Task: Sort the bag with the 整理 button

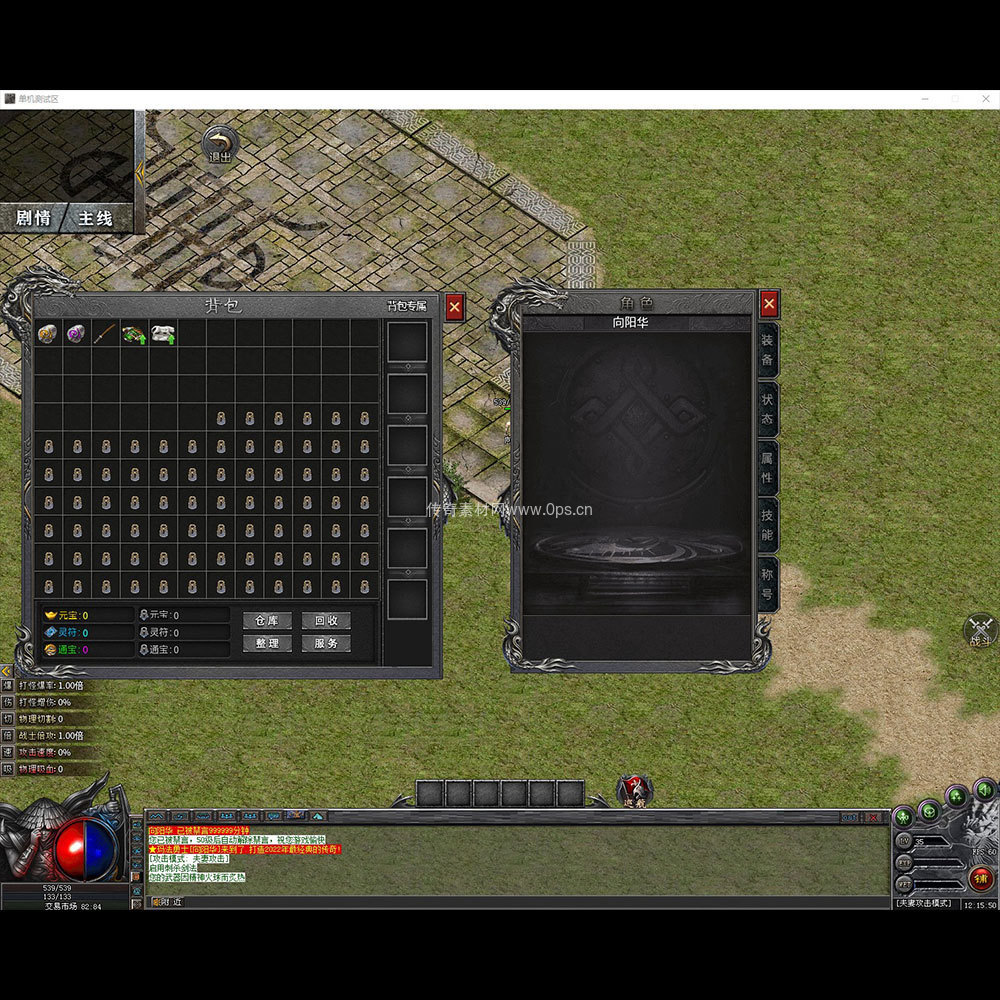Action: coord(267,644)
